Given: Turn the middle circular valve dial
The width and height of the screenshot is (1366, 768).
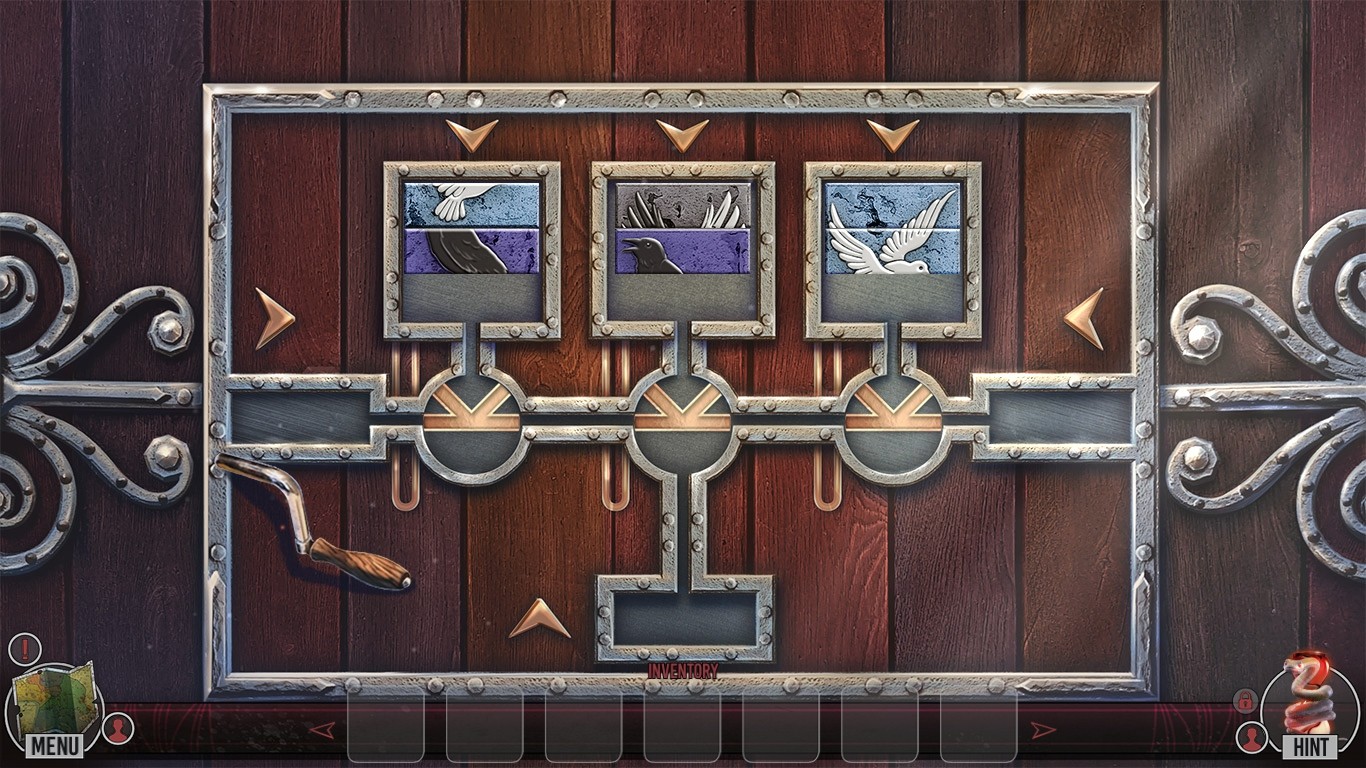Looking at the screenshot, I should (x=685, y=415).
